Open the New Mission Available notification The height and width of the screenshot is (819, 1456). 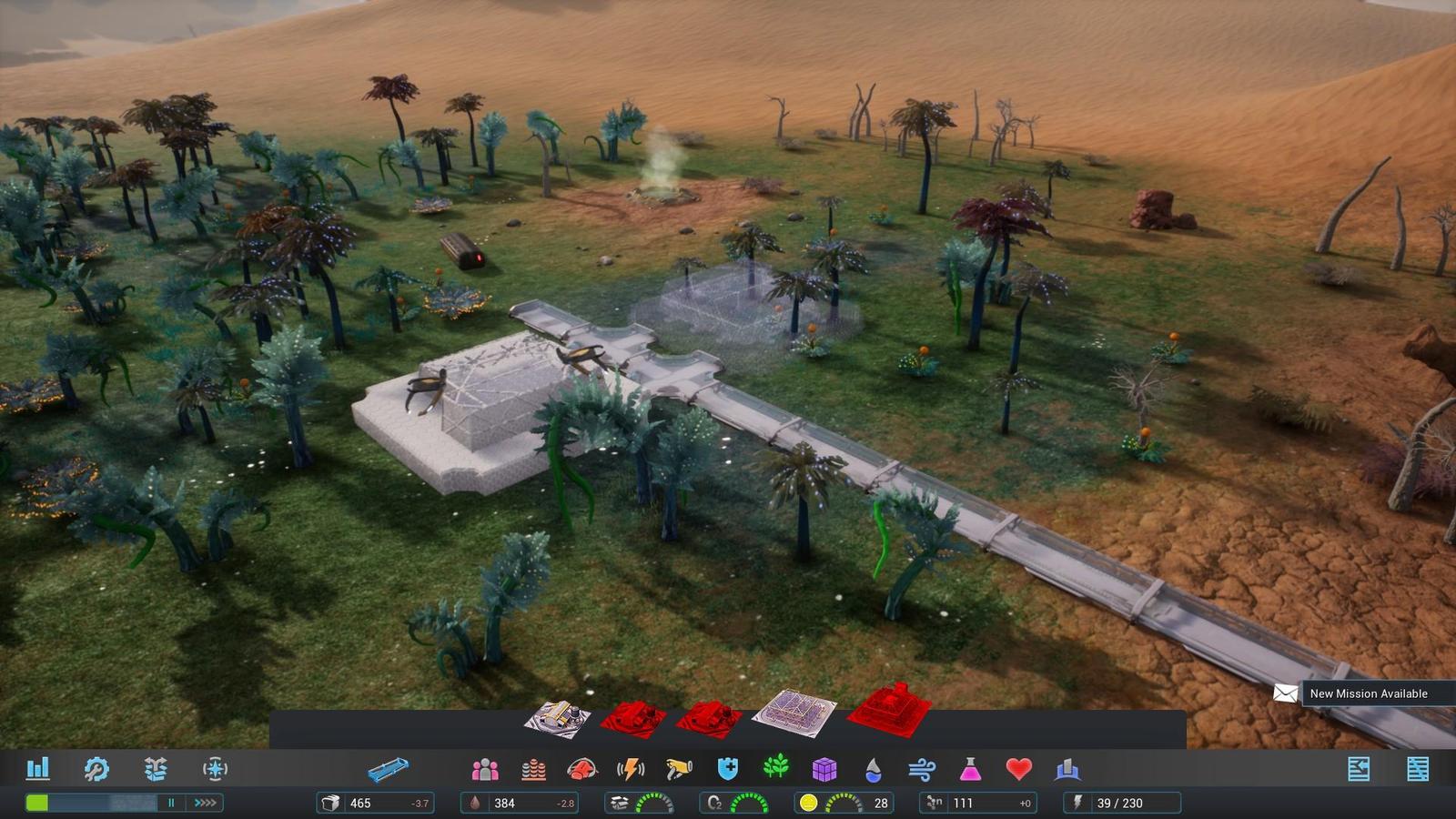tap(1368, 693)
